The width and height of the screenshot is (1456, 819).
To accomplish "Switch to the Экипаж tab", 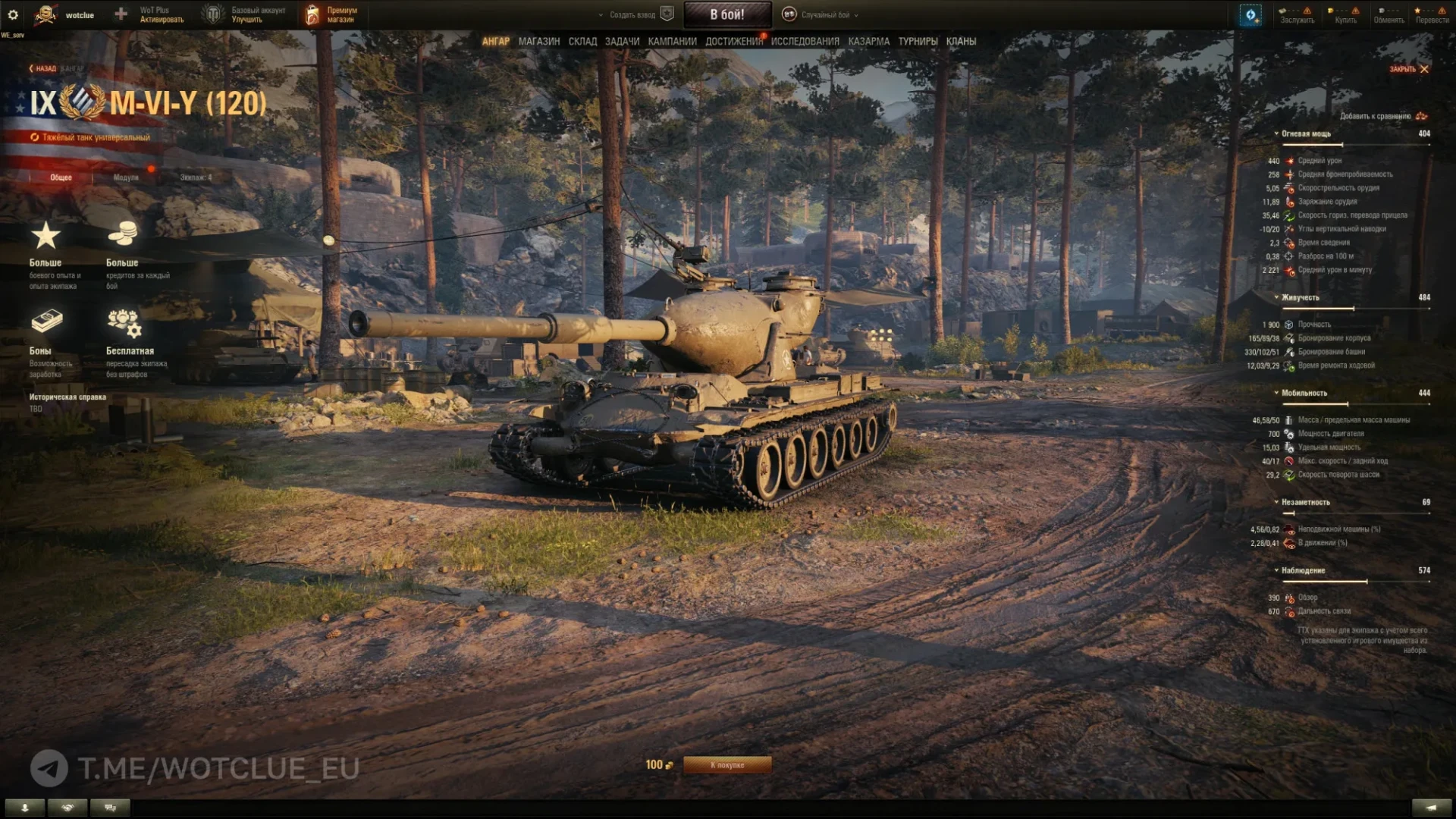I will [196, 177].
